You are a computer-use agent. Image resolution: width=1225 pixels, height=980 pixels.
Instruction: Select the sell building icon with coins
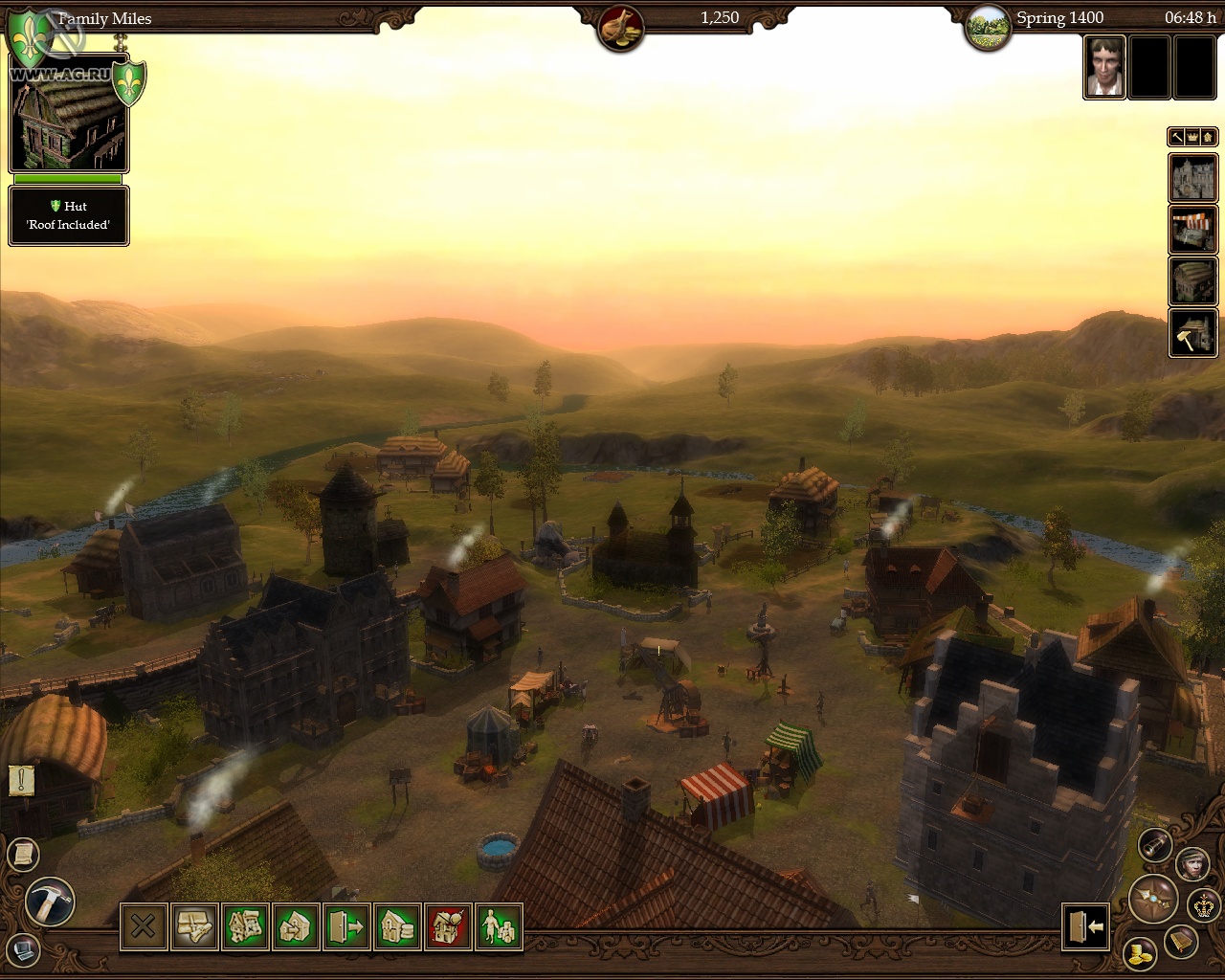point(397,926)
